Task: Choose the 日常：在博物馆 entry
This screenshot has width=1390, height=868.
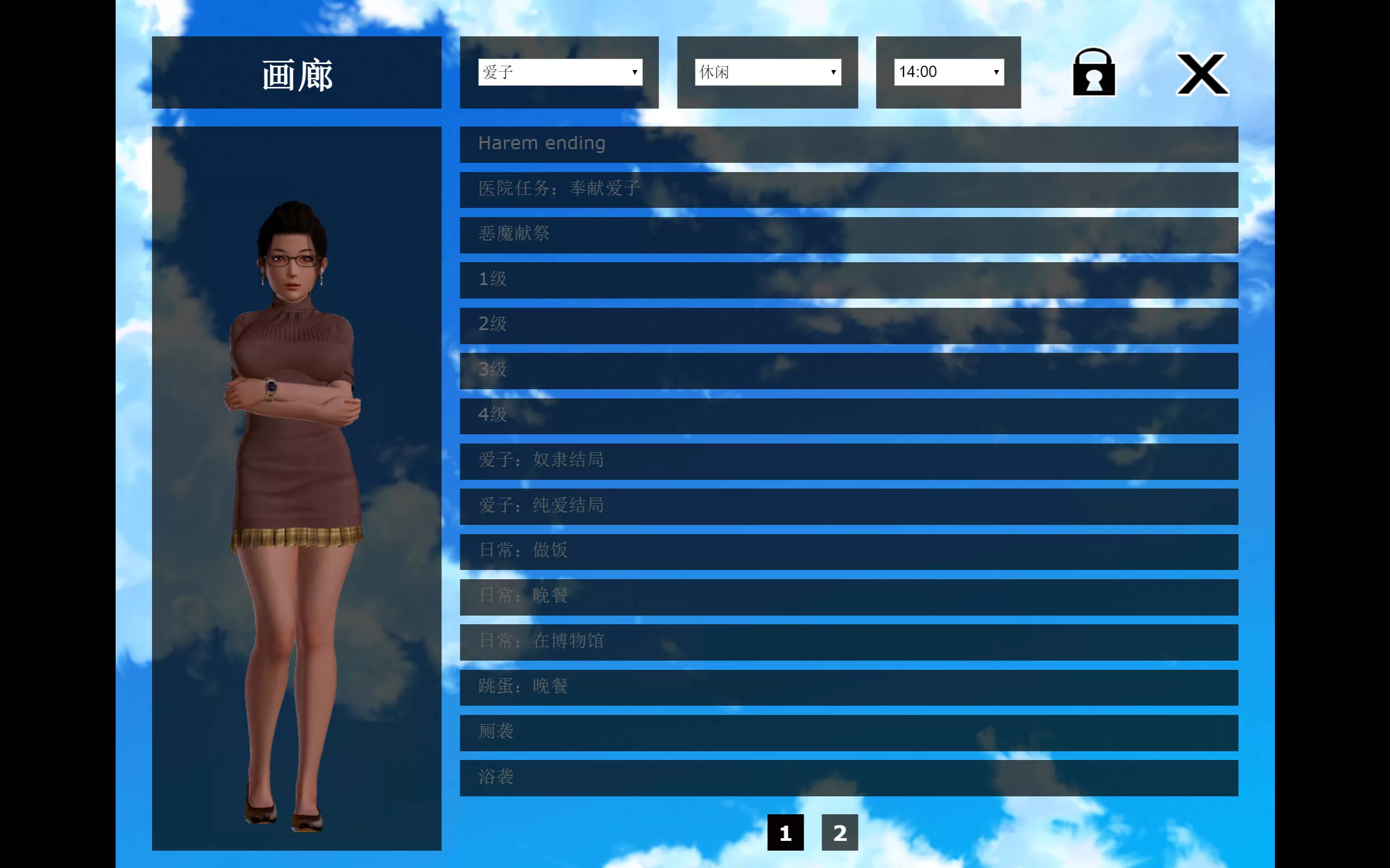Action: (849, 642)
